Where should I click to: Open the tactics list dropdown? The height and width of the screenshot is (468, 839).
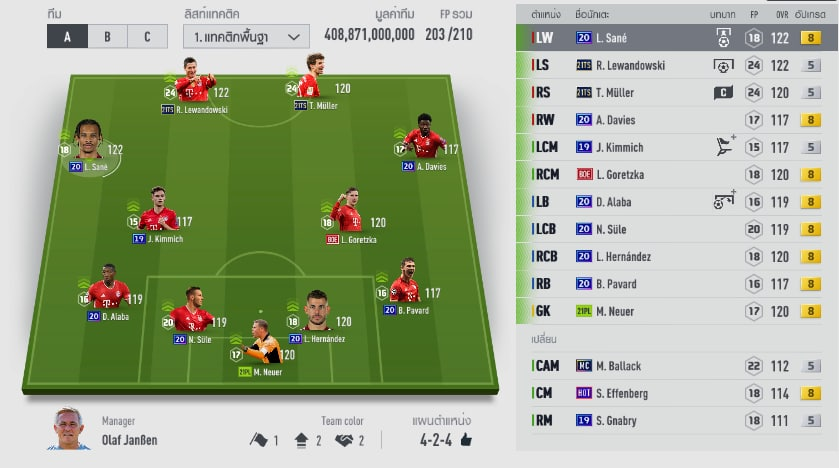coord(245,37)
